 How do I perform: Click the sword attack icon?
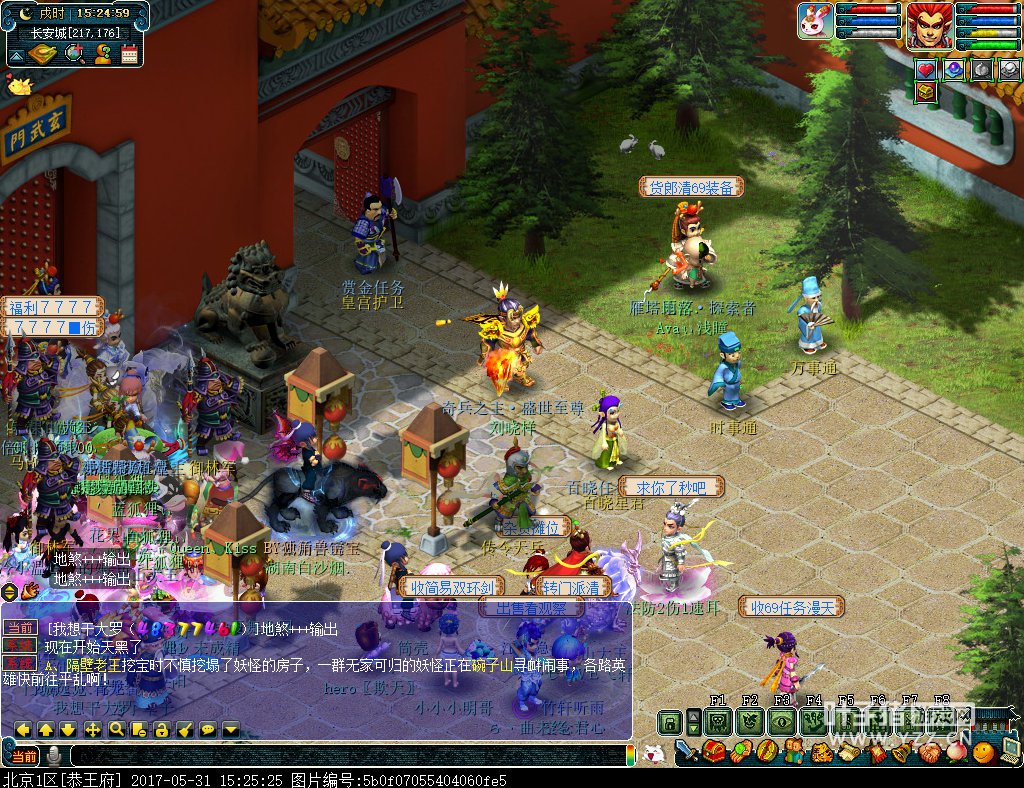tap(686, 750)
